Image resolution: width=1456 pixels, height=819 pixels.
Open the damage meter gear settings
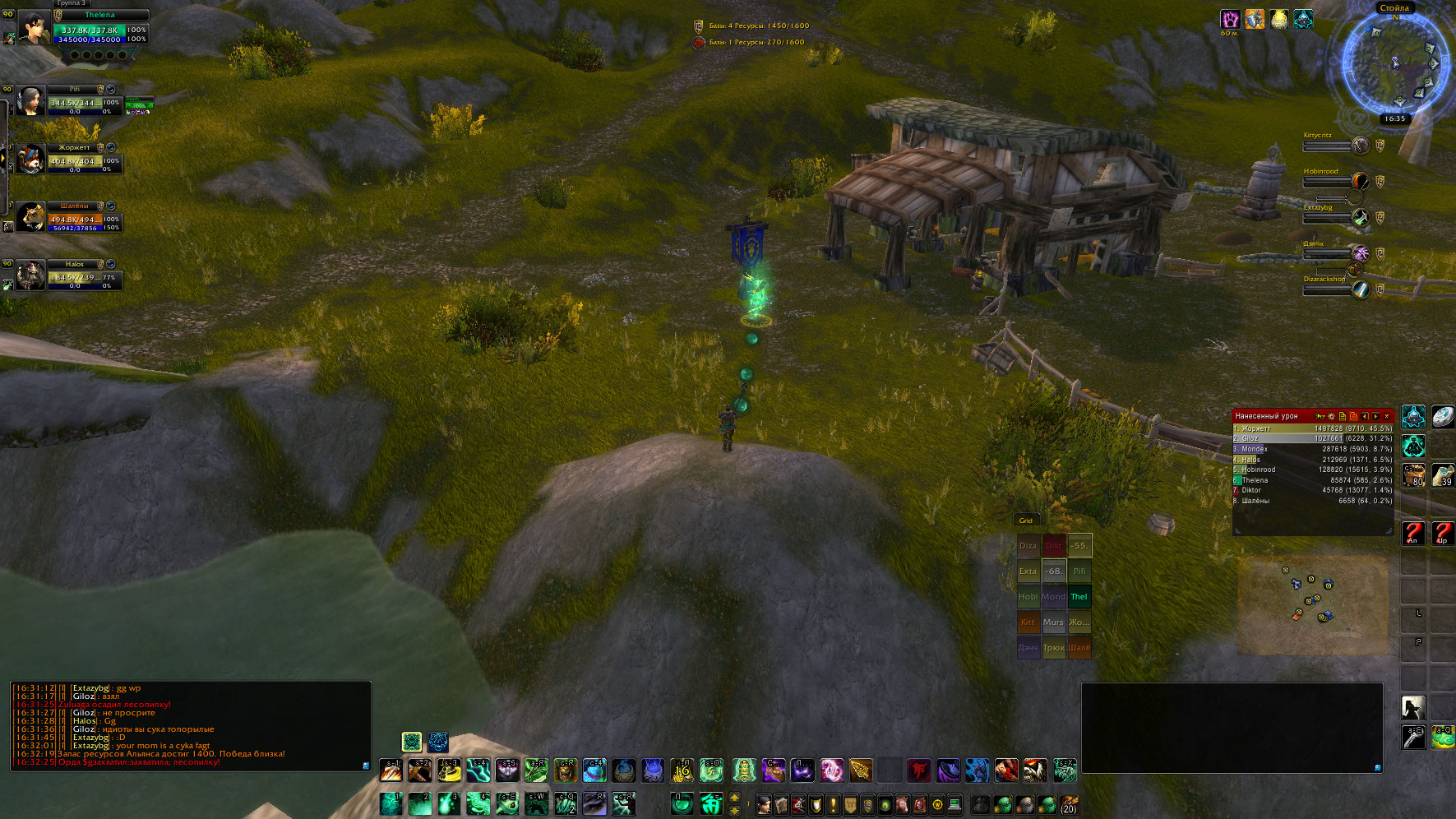point(1331,416)
